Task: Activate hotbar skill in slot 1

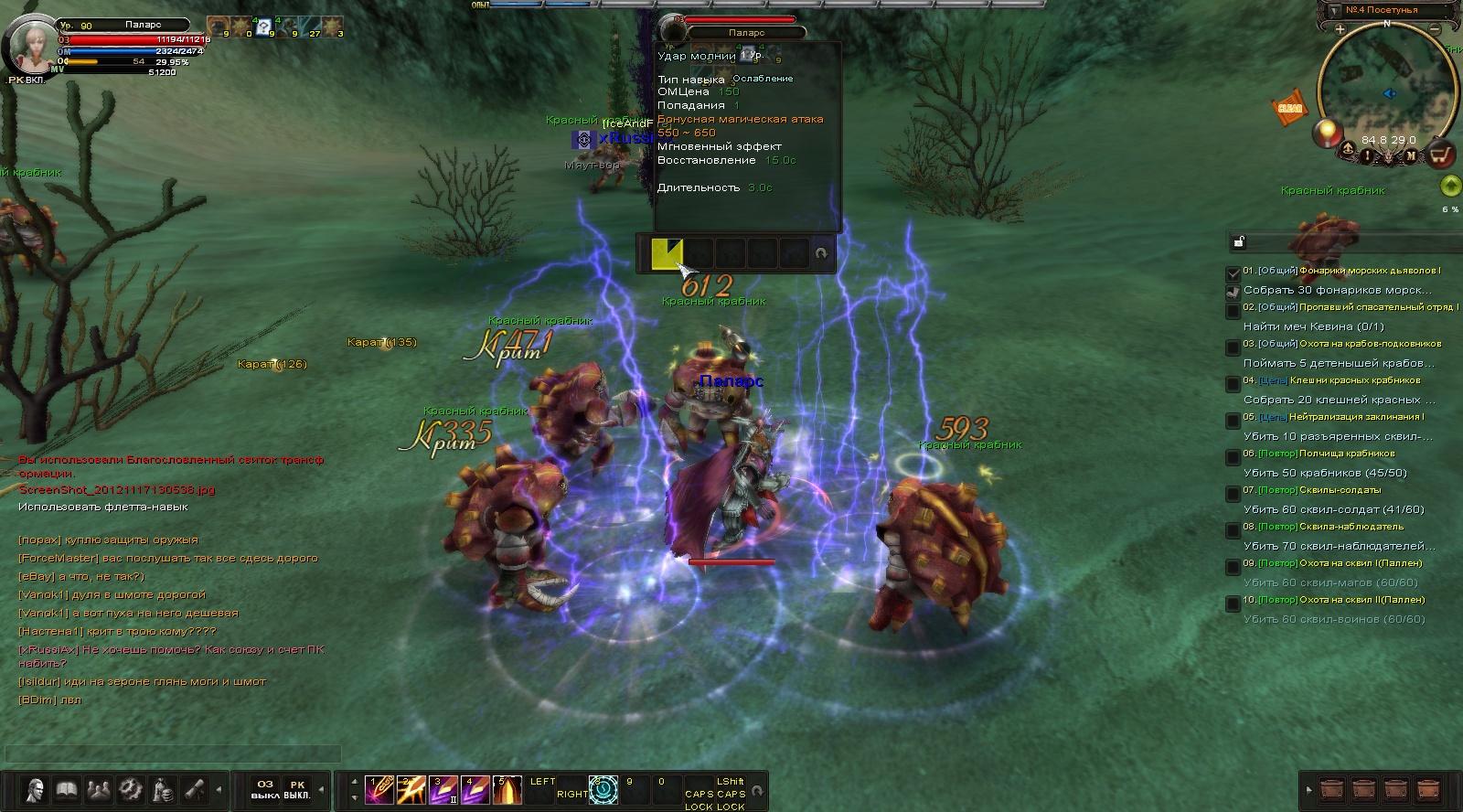Action: pyautogui.click(x=379, y=789)
